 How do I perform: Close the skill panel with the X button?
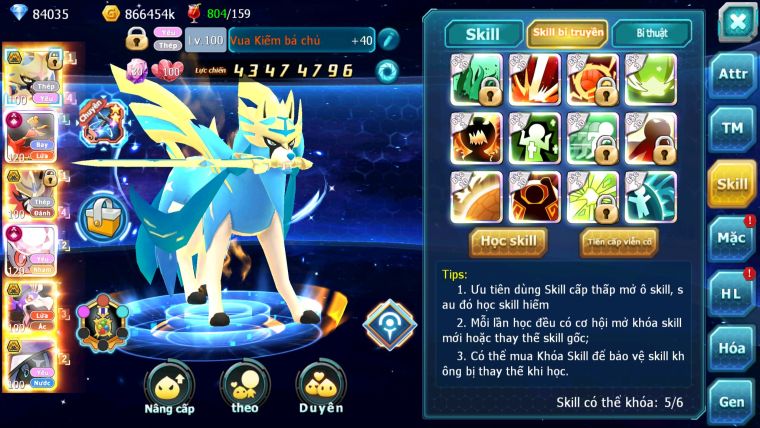[x=736, y=22]
